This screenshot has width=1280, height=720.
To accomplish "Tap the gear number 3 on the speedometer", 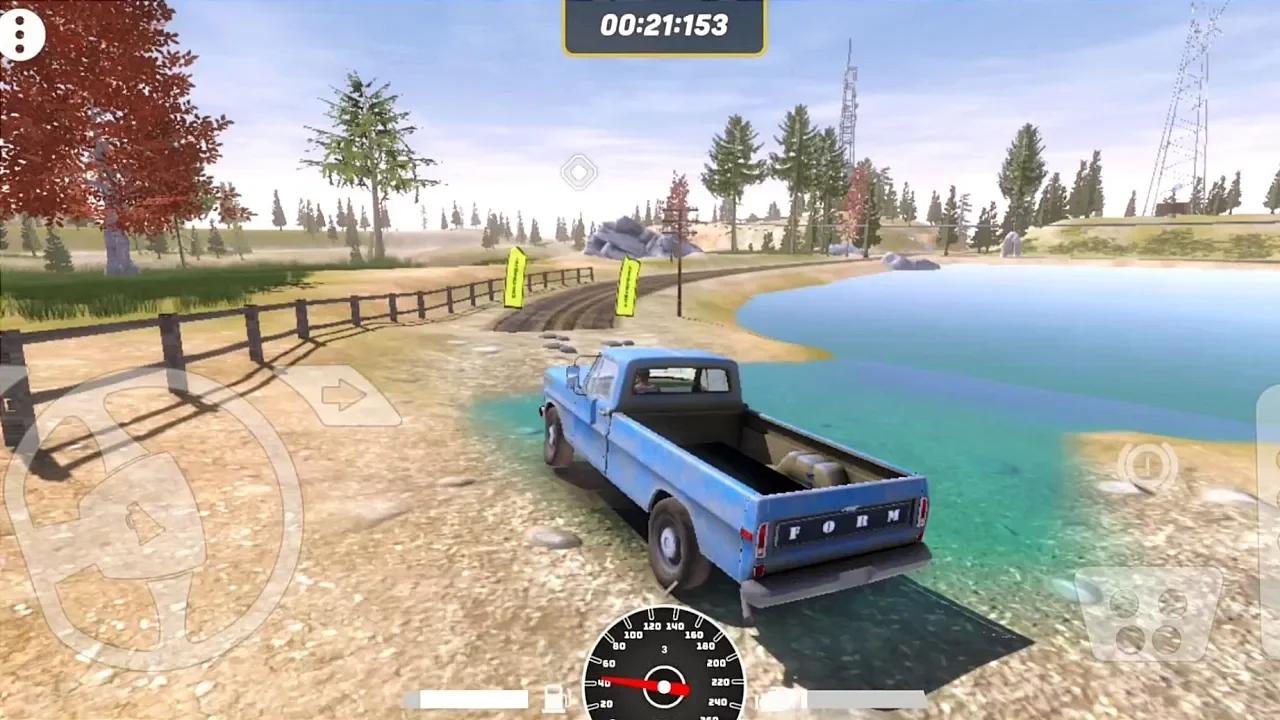I will pos(664,648).
